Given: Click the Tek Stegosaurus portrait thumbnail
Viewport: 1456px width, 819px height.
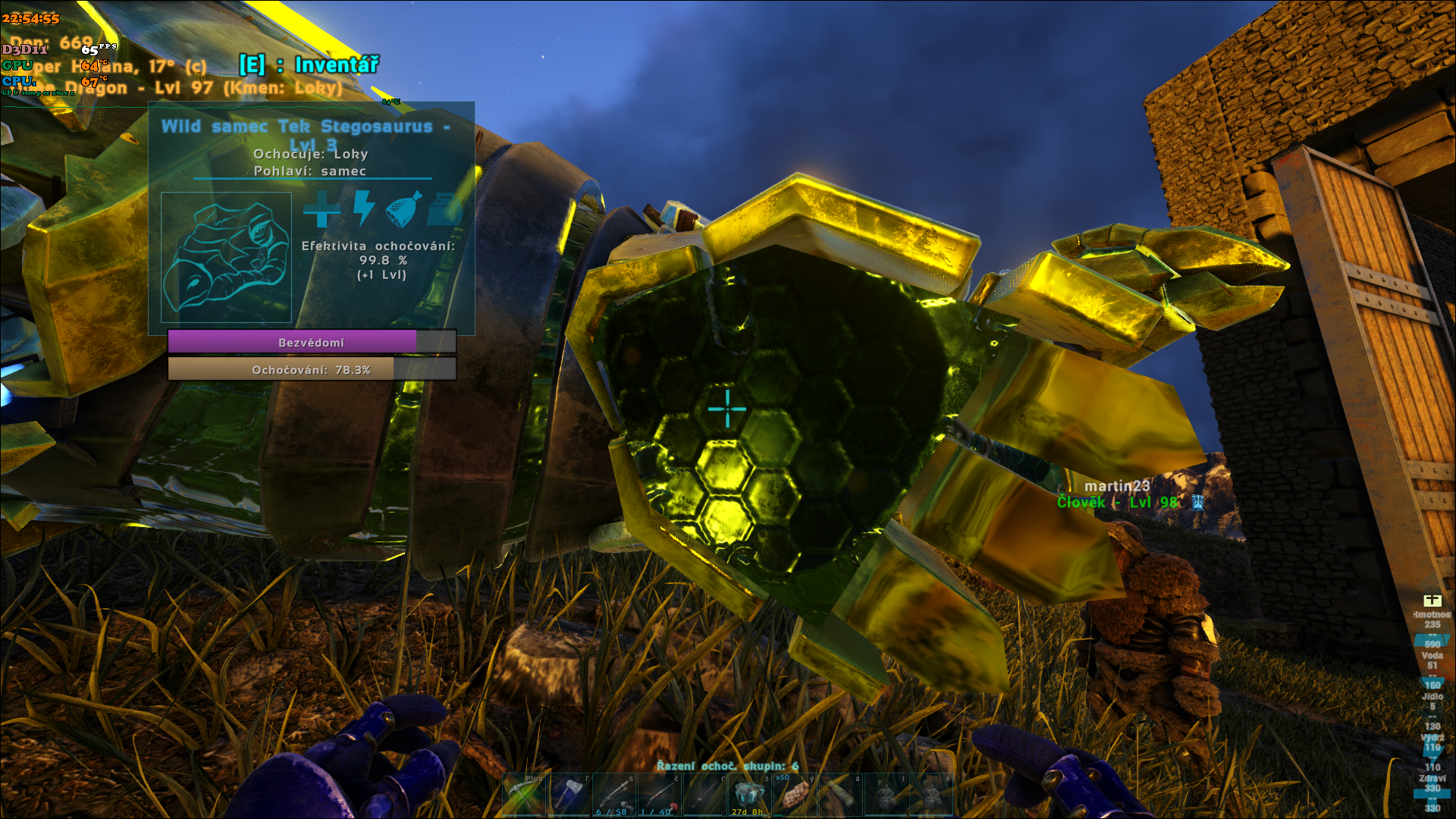Looking at the screenshot, I should (226, 257).
